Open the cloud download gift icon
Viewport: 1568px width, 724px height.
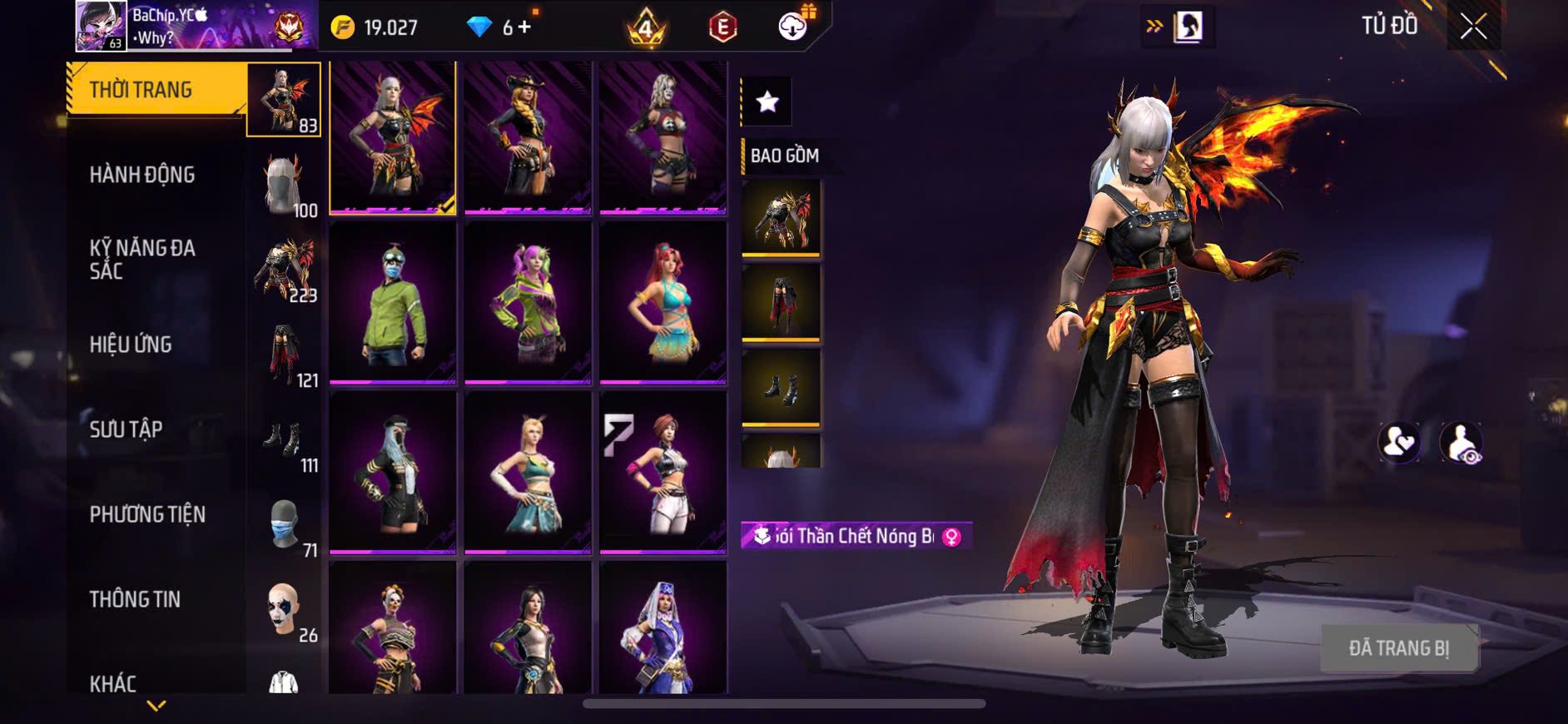pyautogui.click(x=793, y=27)
